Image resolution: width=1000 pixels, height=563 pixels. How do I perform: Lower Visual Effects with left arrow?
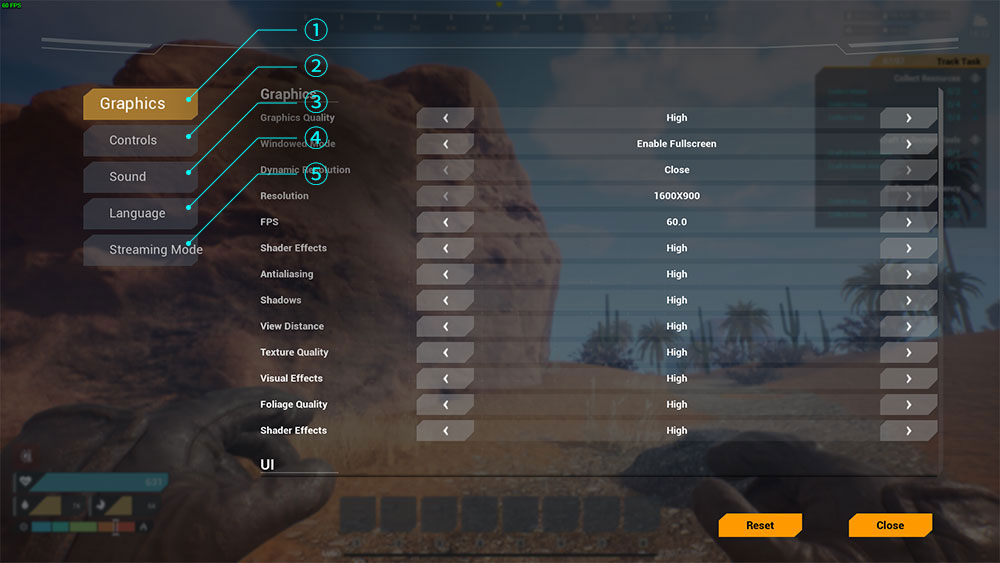point(445,378)
